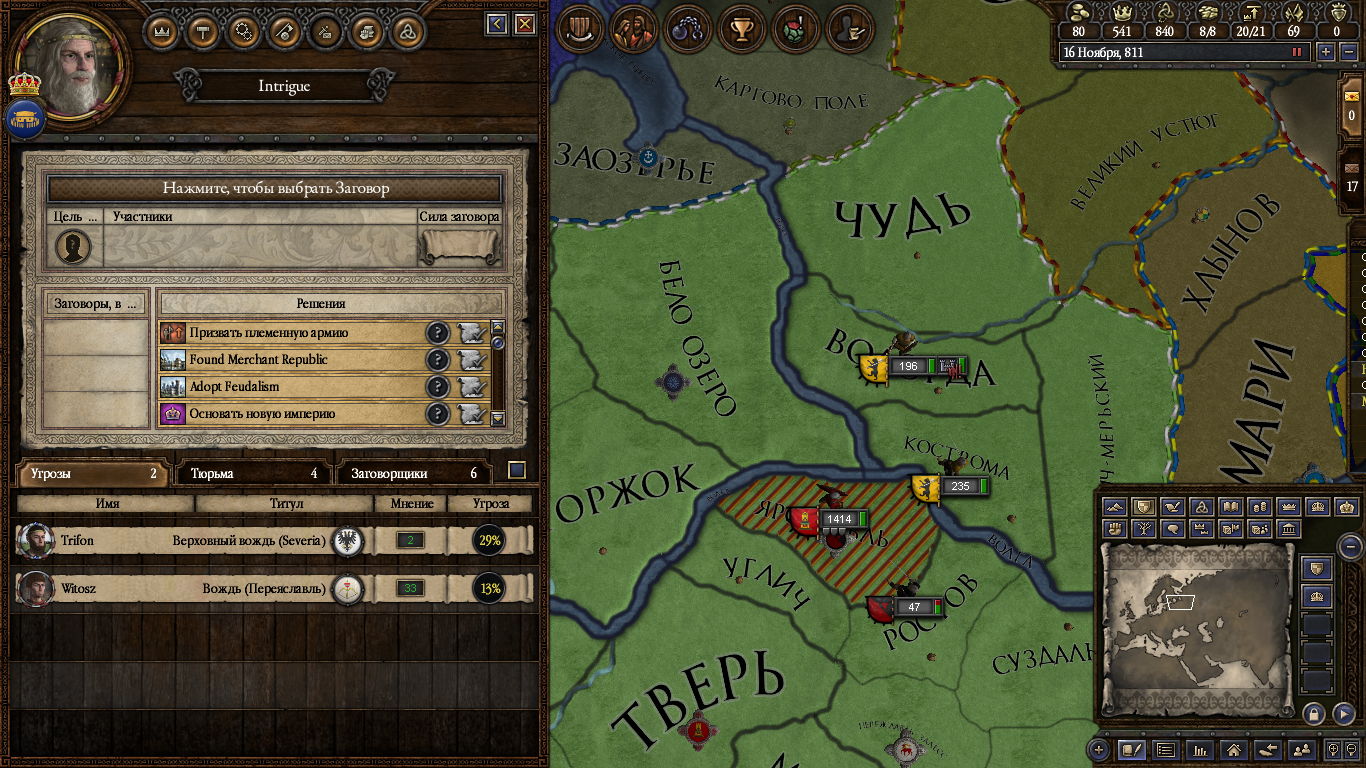Switch to the Тюрьма tab
This screenshot has height=768, width=1366.
(254, 473)
